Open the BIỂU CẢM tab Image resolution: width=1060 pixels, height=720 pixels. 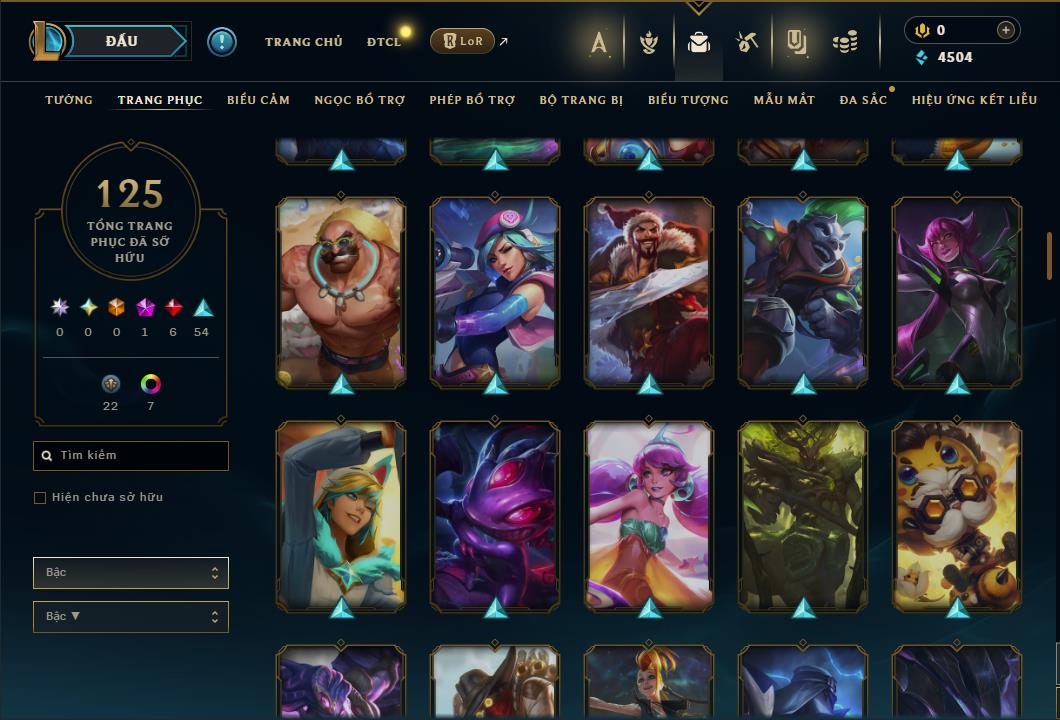click(x=258, y=100)
